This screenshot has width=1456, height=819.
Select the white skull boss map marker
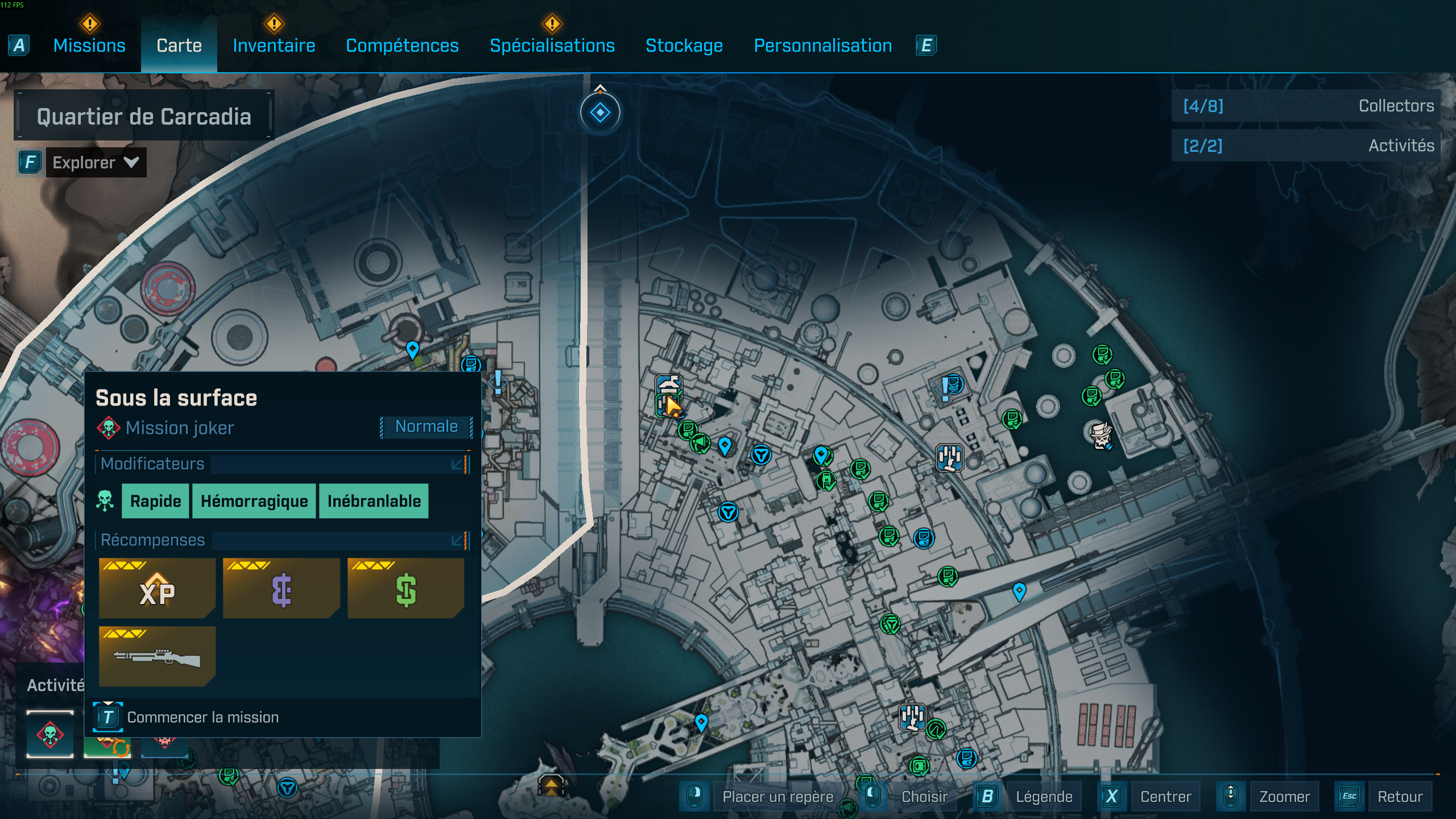click(1101, 436)
